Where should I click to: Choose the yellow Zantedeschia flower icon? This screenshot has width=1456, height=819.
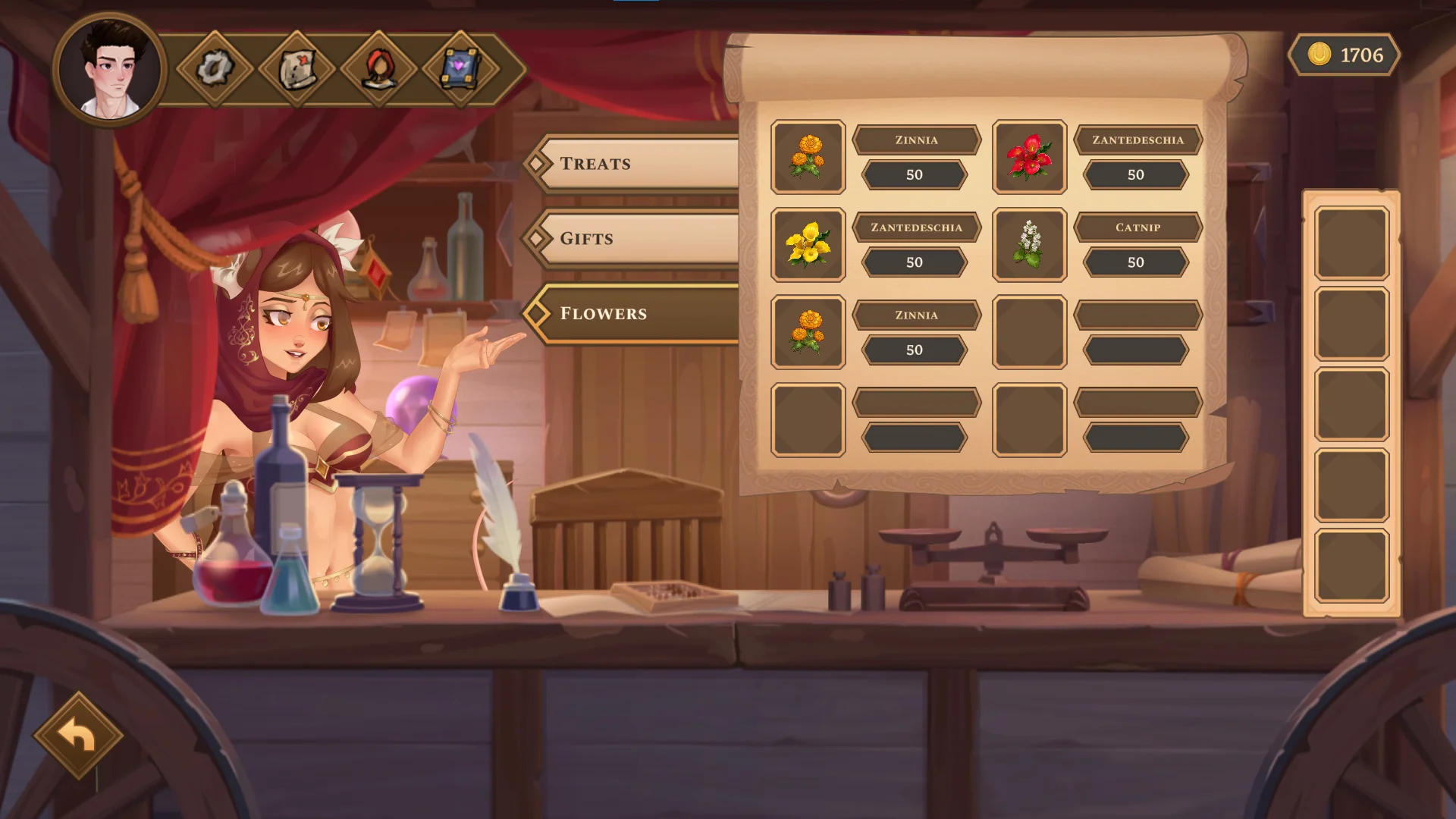(808, 244)
